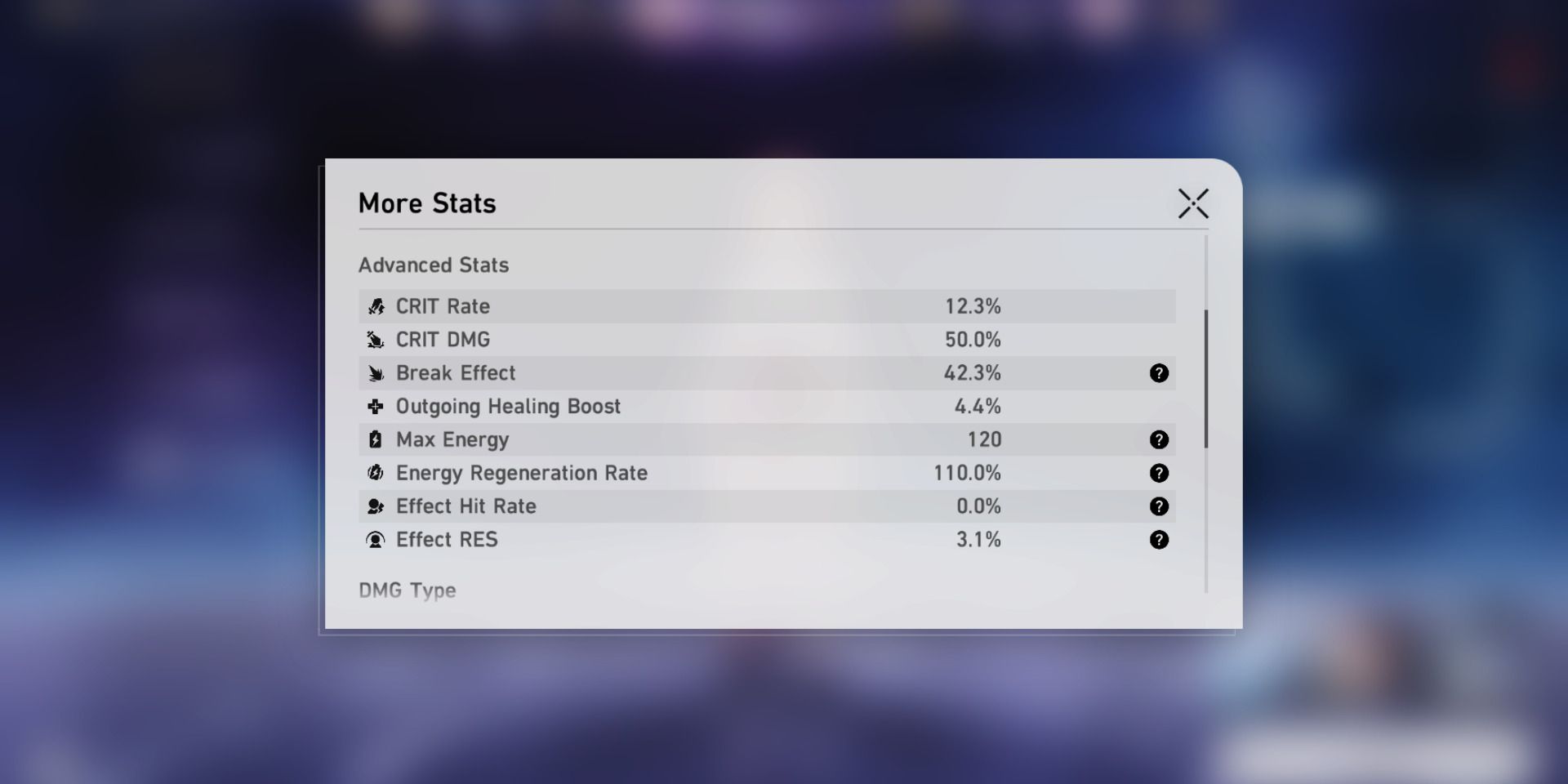Open the Effect Hit Rate help tooltip
The height and width of the screenshot is (784, 1568).
tap(1159, 506)
